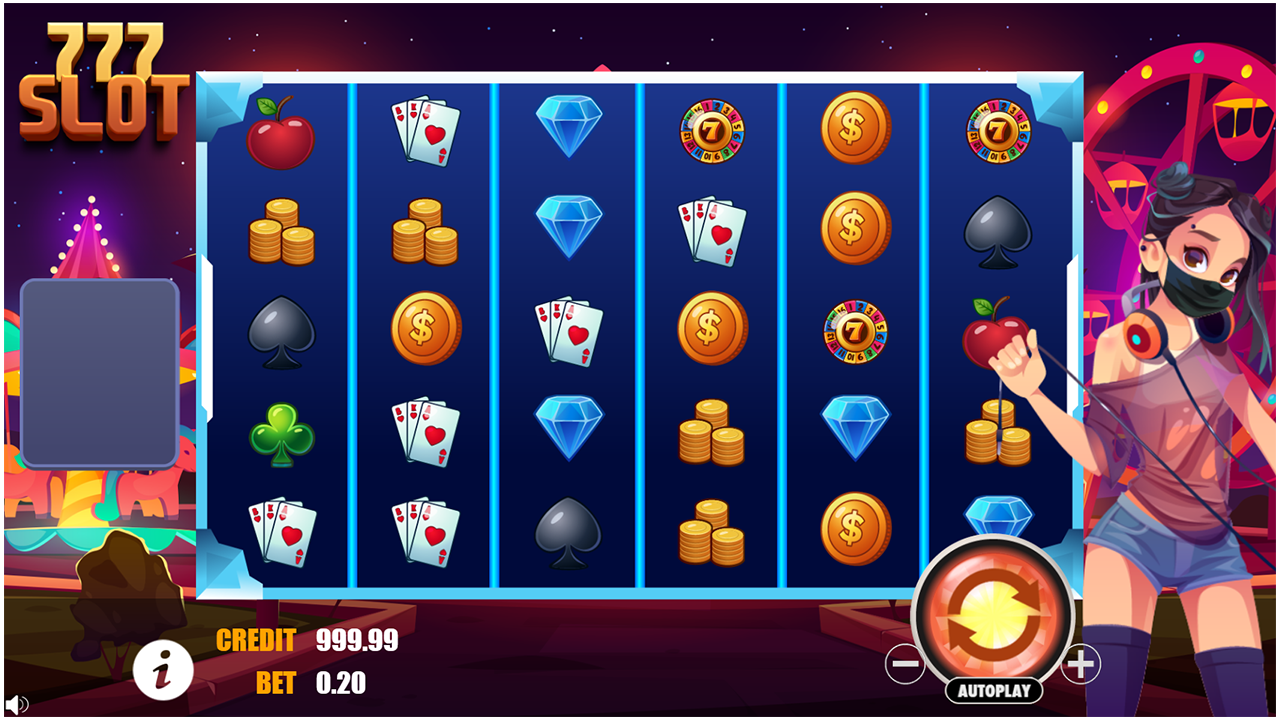Open game rules via the info icon
The width and height of the screenshot is (1280, 720).
point(163,669)
